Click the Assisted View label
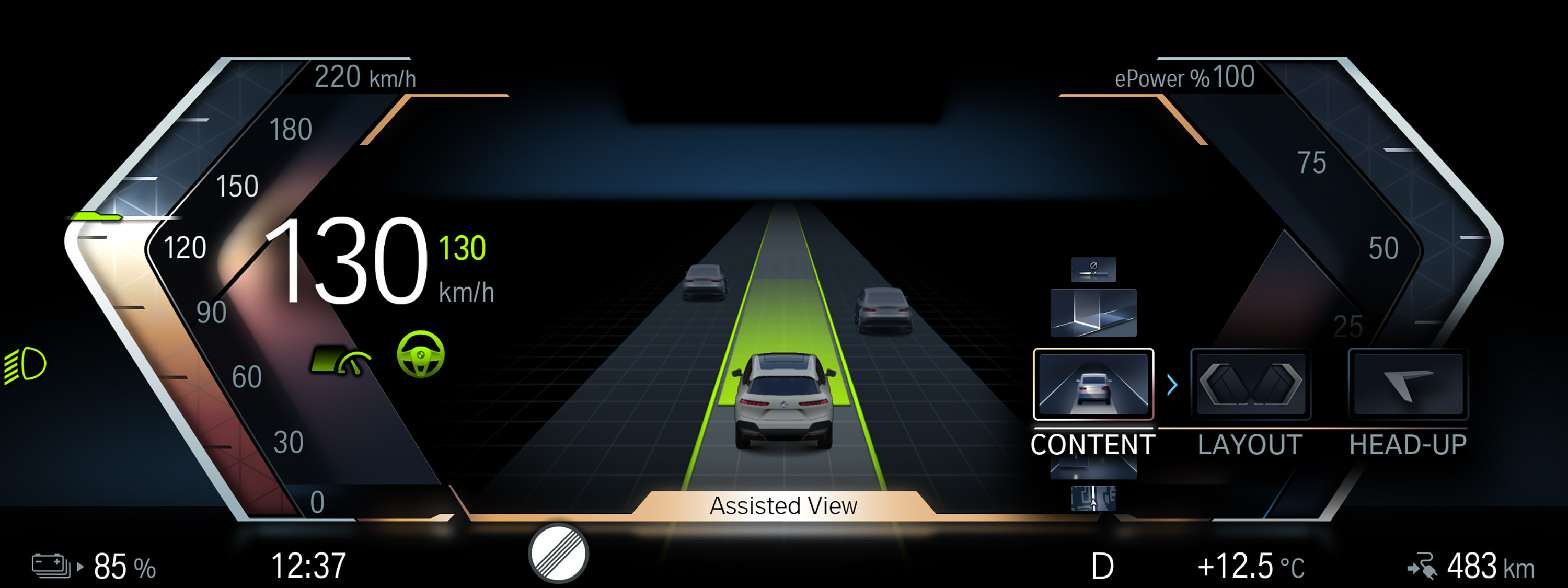The image size is (1568, 588). click(783, 506)
